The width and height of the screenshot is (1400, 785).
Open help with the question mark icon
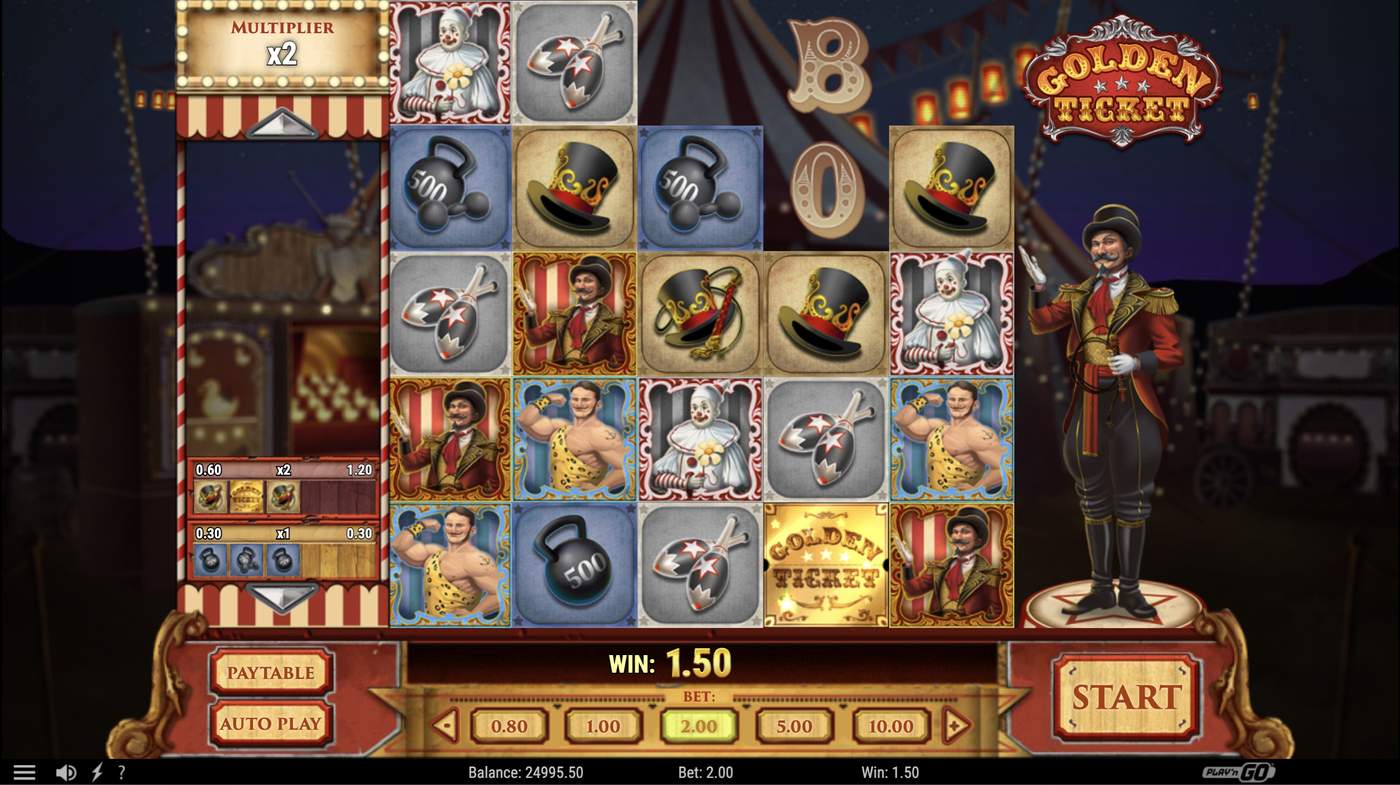[121, 771]
